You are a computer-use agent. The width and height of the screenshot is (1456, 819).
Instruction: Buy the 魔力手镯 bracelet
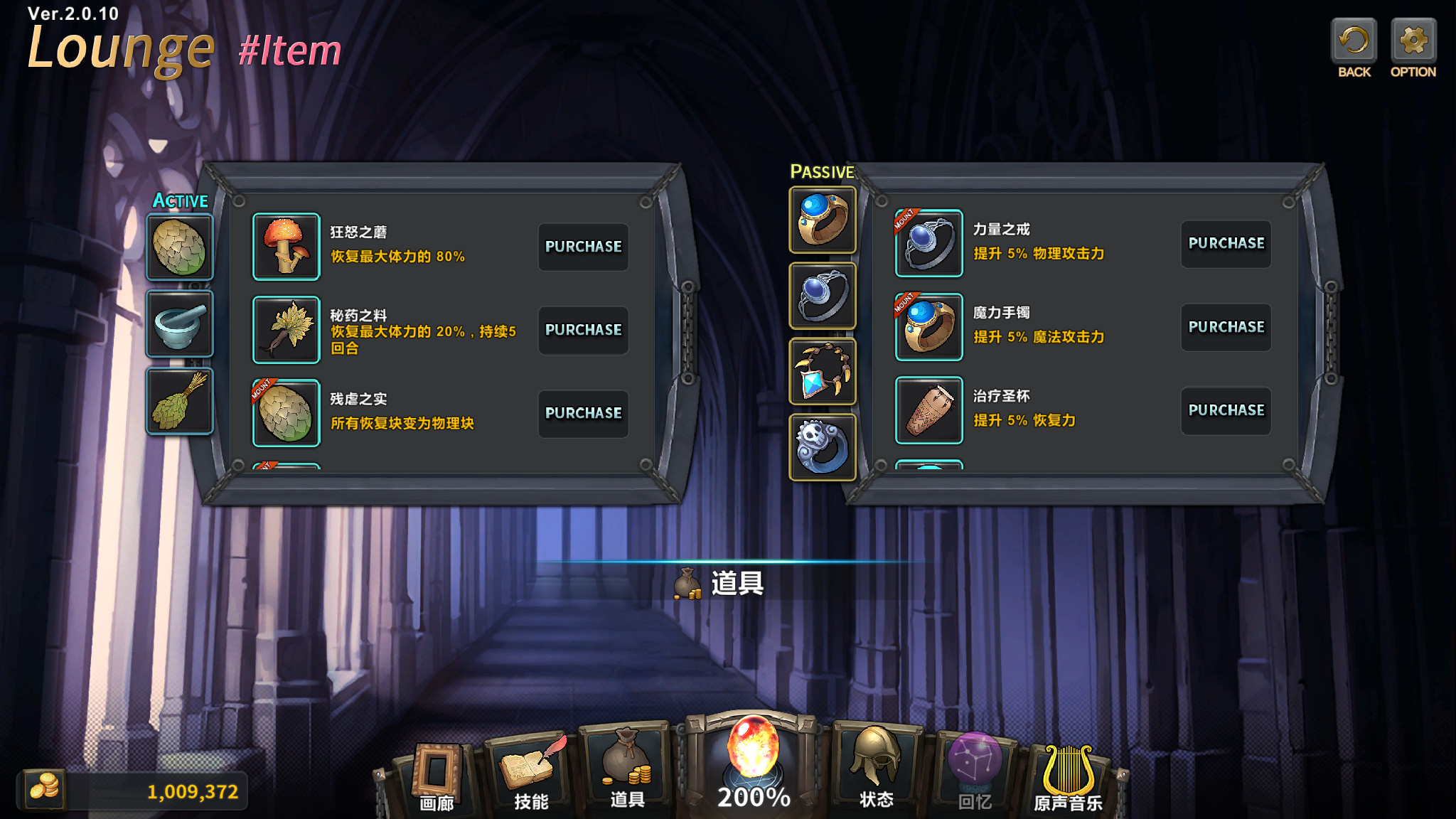tap(1226, 327)
